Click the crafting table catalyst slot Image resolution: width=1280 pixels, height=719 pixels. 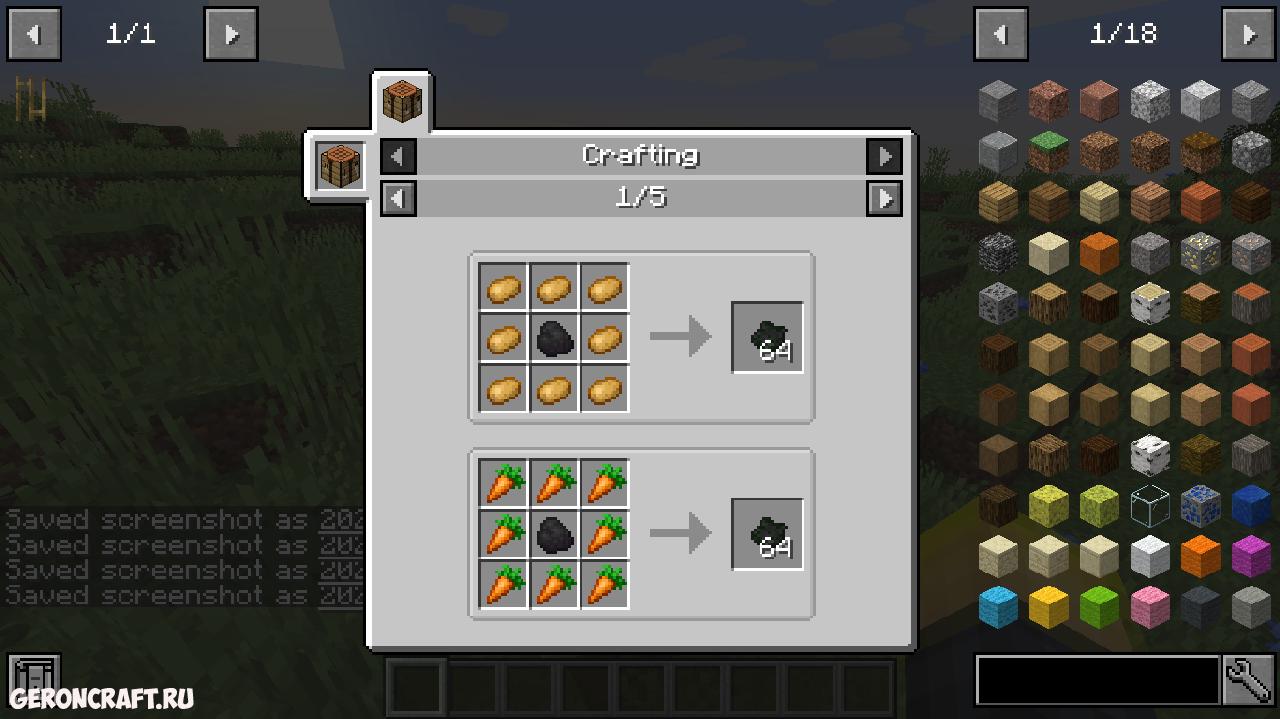coord(340,166)
